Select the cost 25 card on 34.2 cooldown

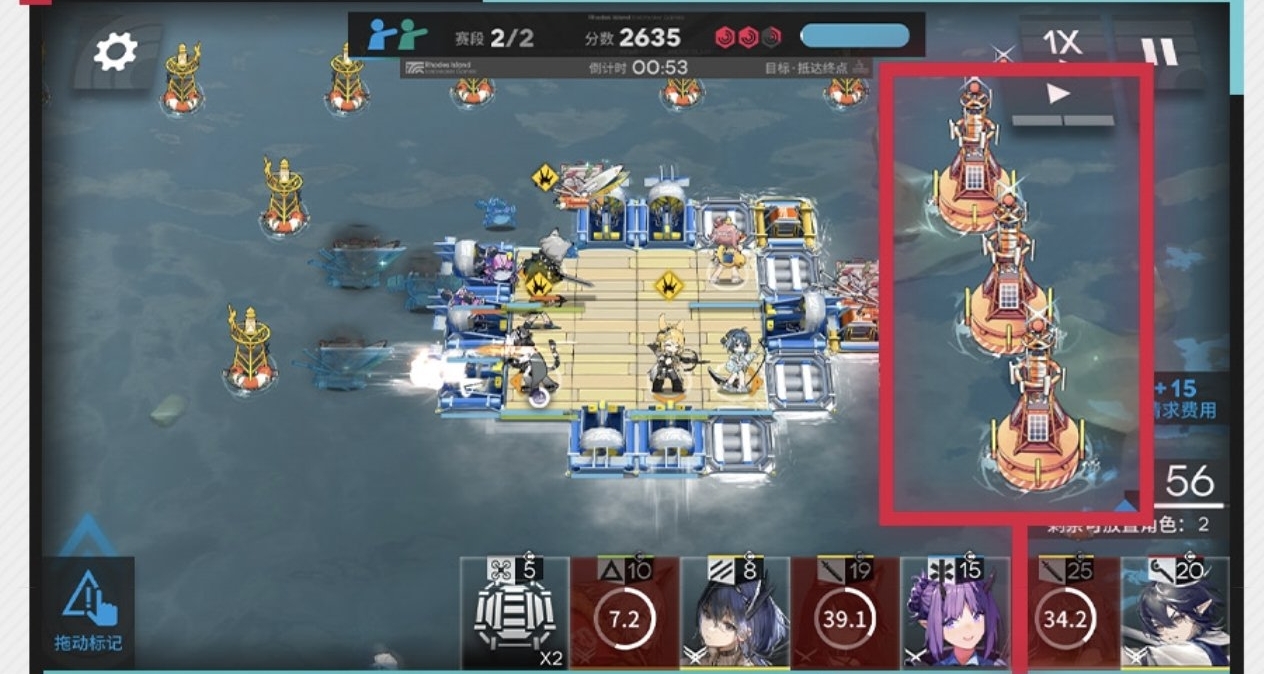[1064, 613]
